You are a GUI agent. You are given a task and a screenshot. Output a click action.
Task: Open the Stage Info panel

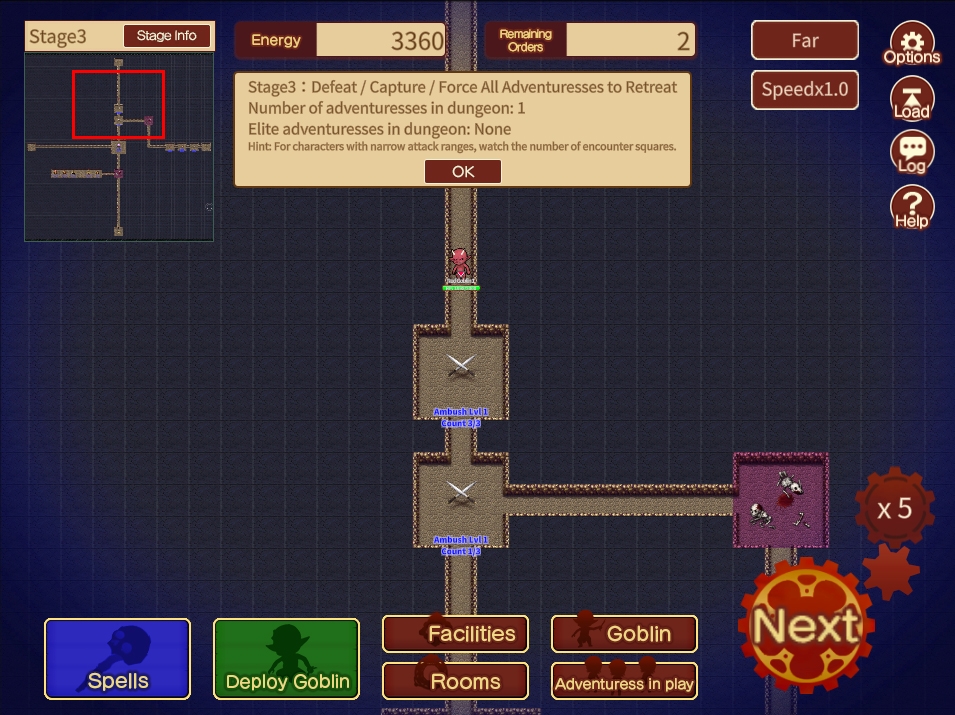pos(167,36)
